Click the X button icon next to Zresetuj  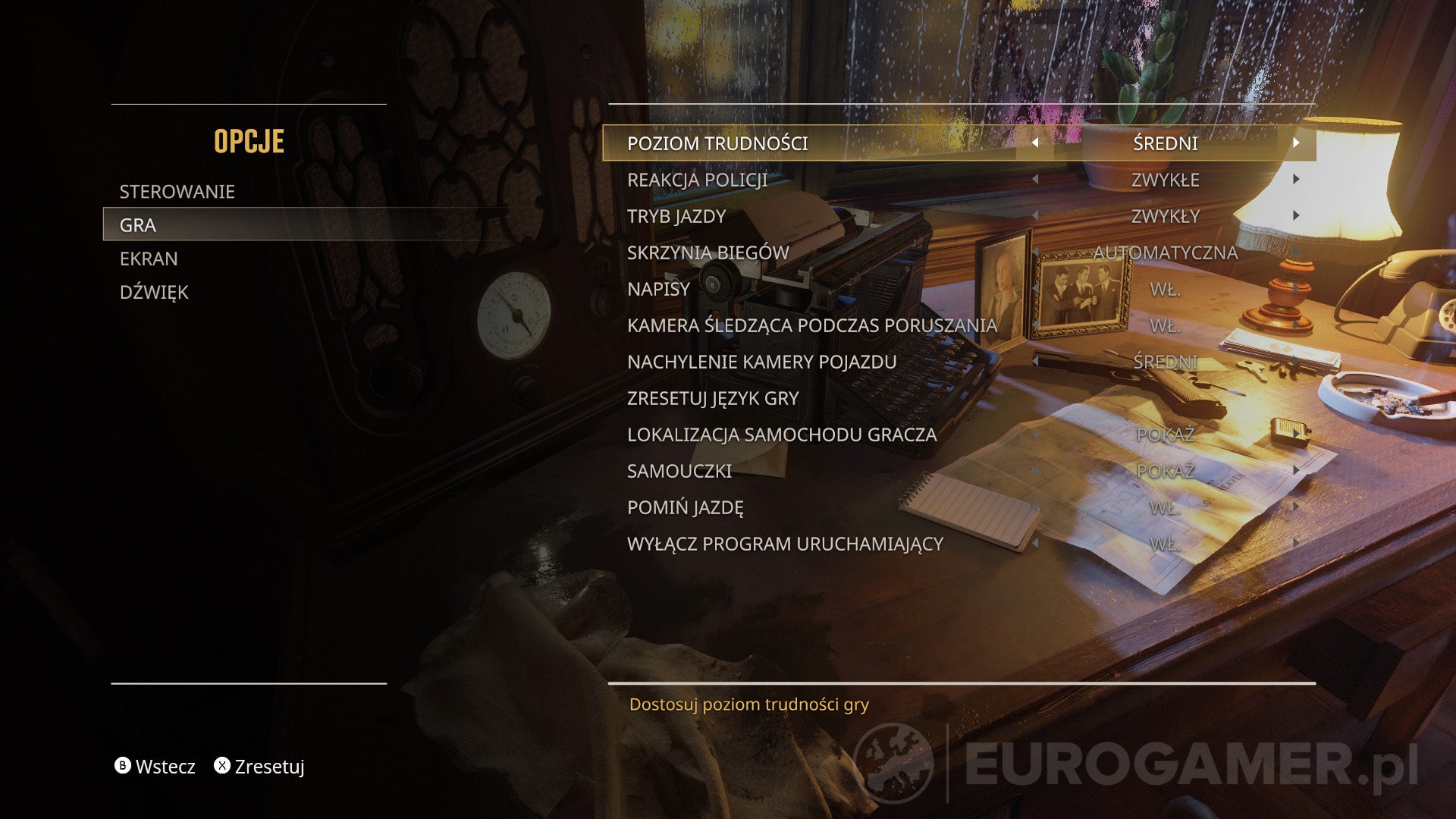[223, 767]
